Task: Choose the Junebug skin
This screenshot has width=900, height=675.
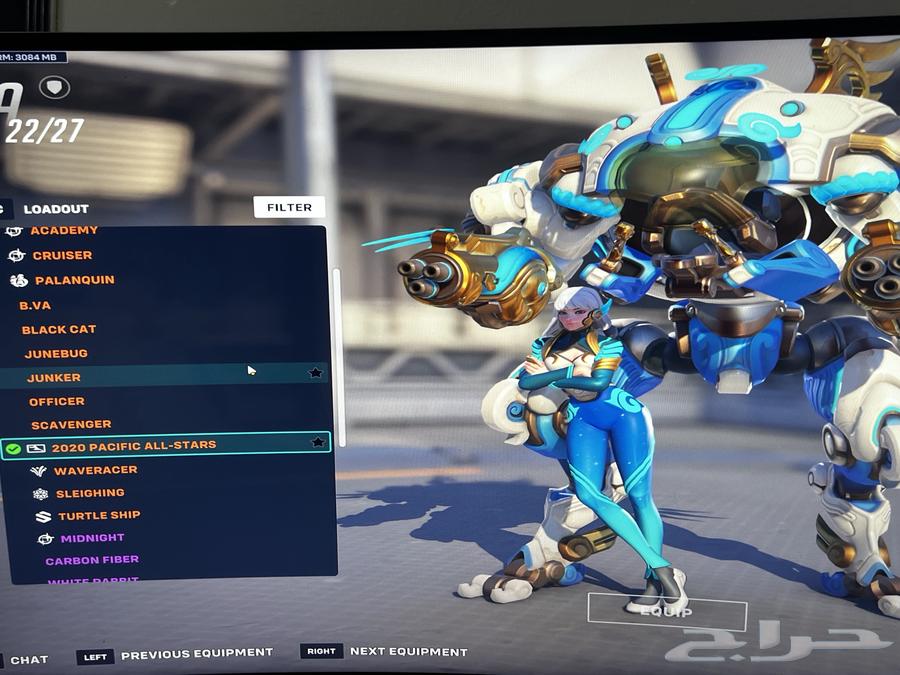Action: click(57, 353)
